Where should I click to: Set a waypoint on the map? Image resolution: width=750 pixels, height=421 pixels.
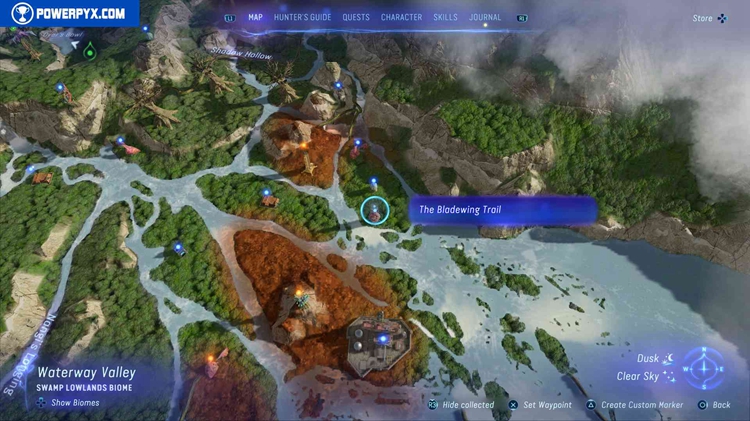[x=543, y=405]
